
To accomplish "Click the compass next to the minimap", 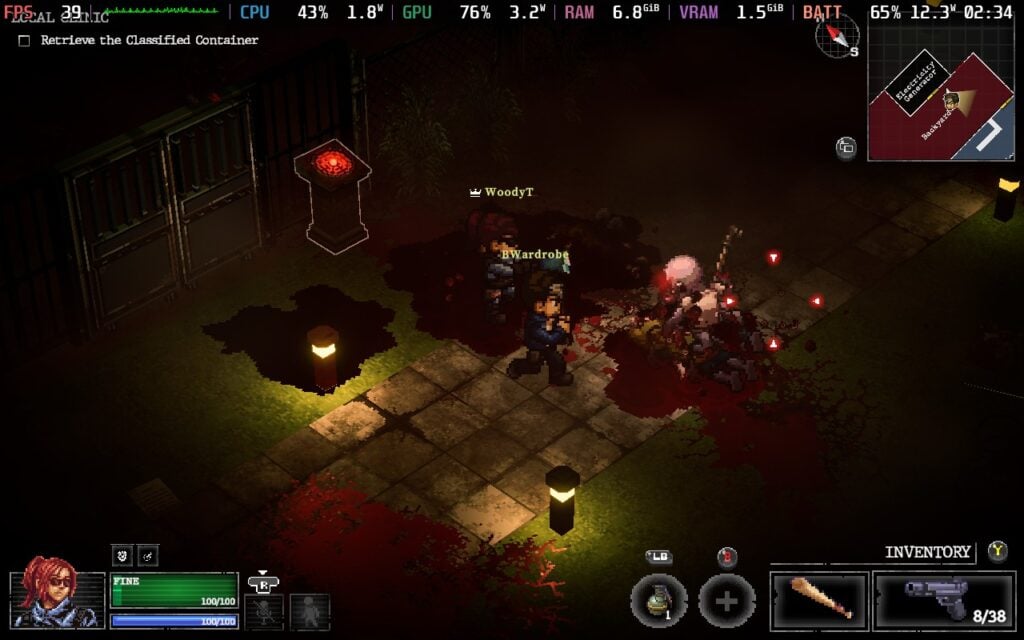I will pos(837,36).
